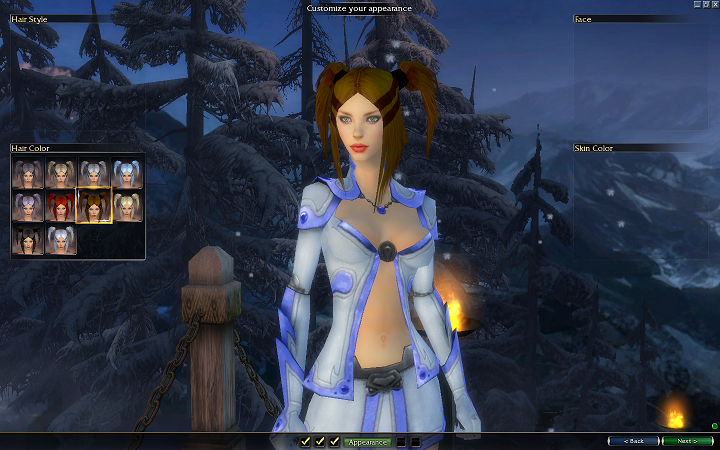This screenshot has width=720, height=450.
Task: Open the Skin Color panel header
Action: point(640,148)
